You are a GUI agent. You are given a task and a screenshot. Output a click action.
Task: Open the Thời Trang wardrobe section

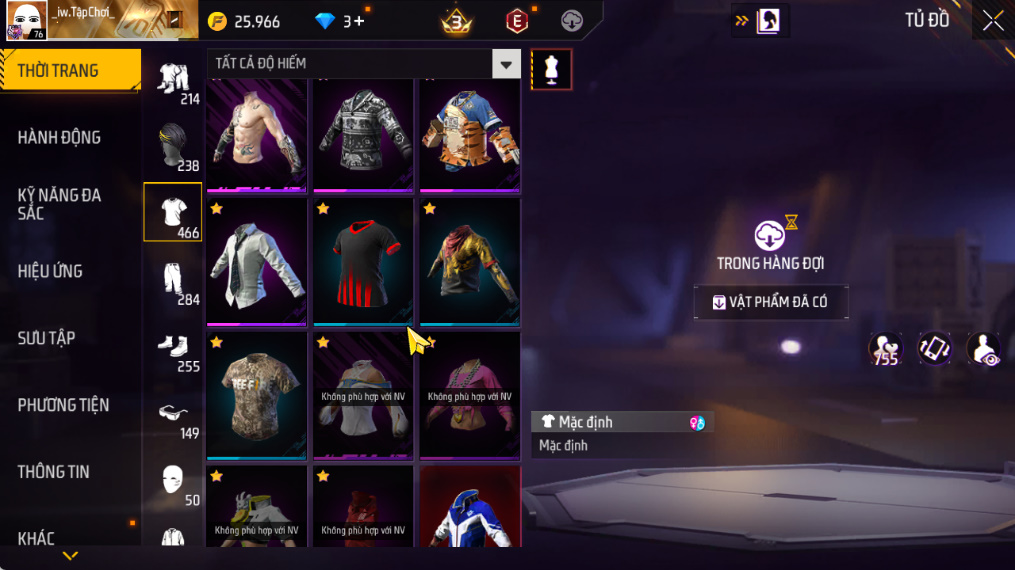[70, 71]
